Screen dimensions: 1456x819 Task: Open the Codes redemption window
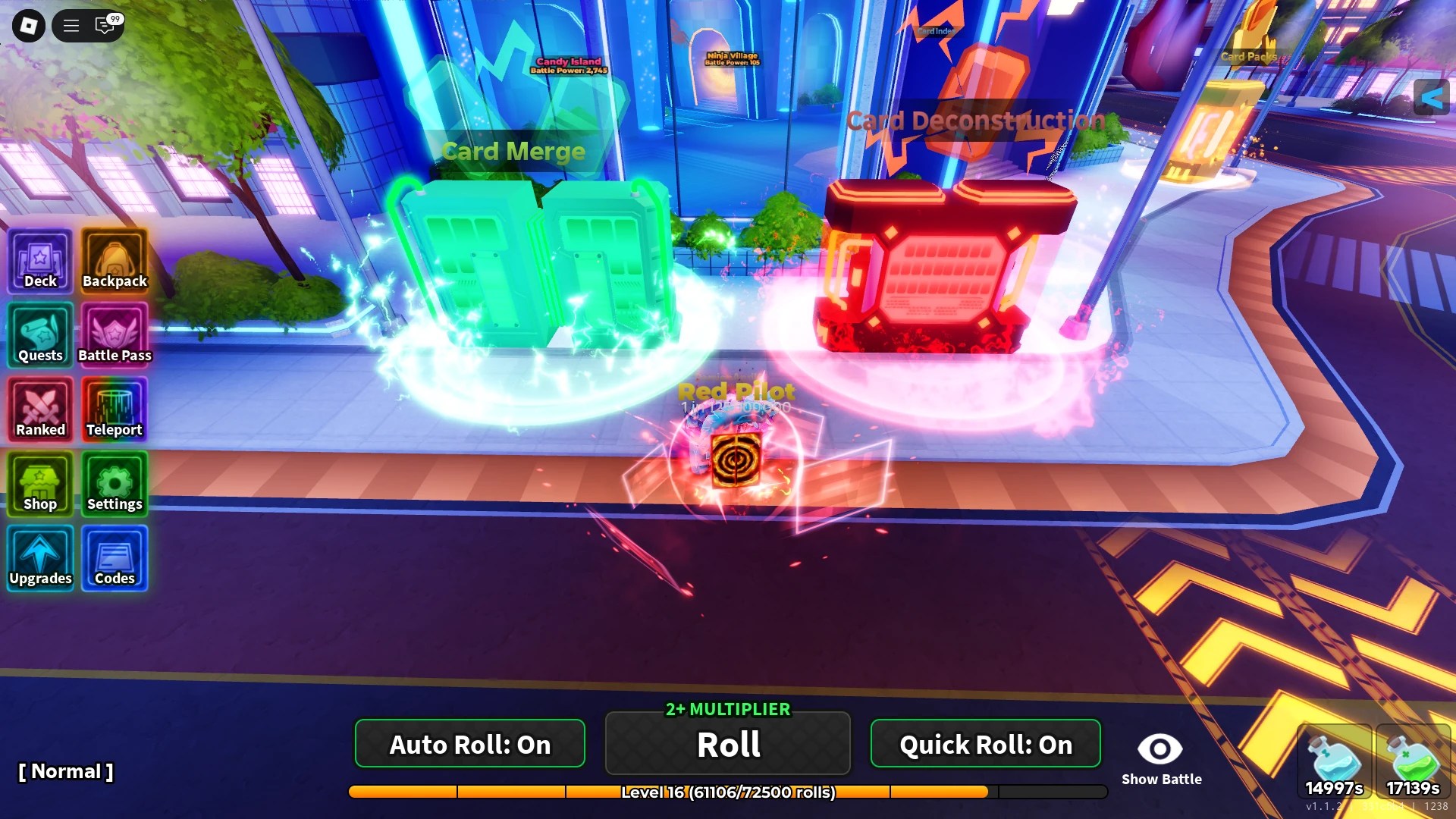[x=115, y=558]
